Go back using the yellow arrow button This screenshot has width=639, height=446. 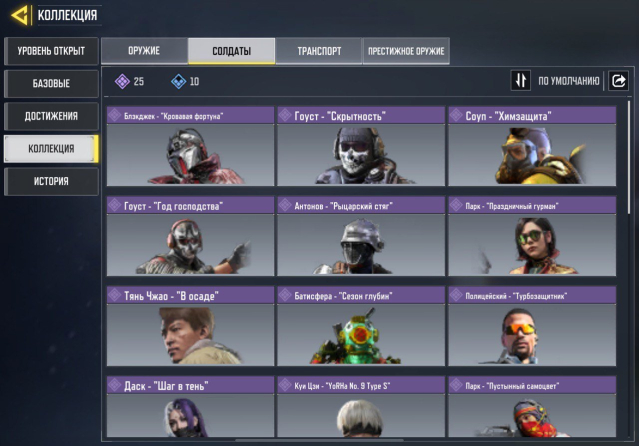coord(19,14)
